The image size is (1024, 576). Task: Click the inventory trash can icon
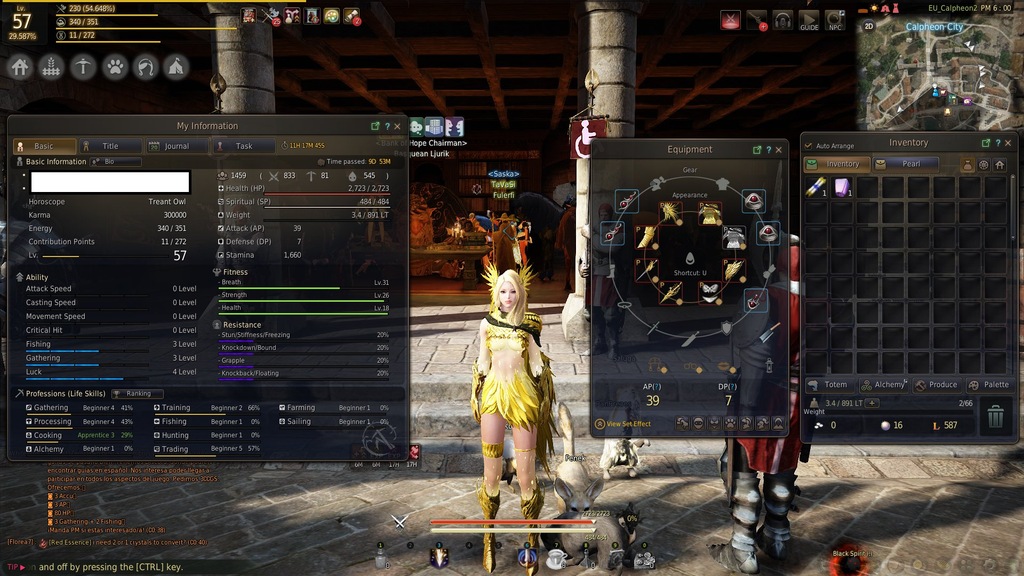tap(995, 415)
